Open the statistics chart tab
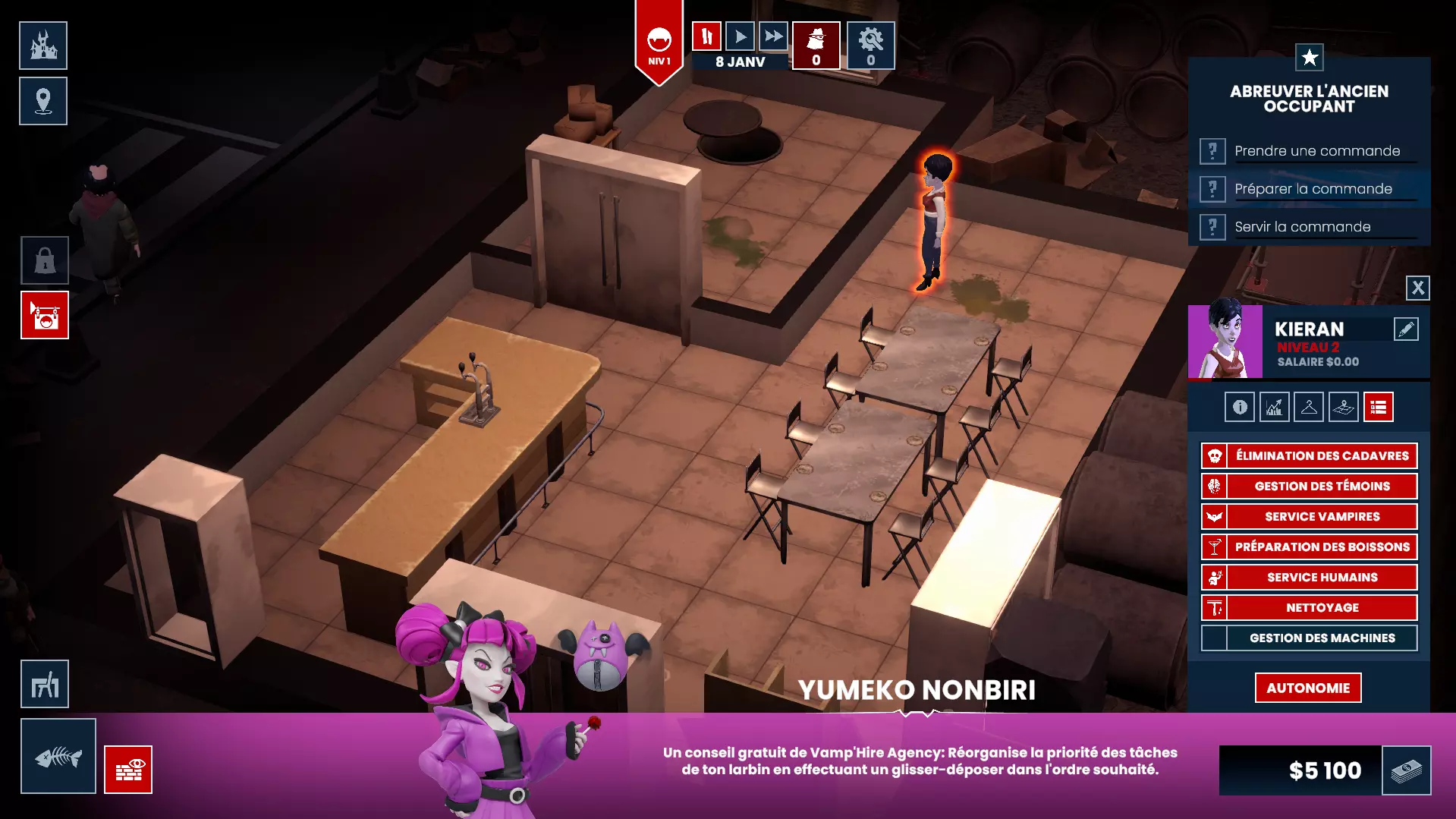The height and width of the screenshot is (819, 1456). [x=1274, y=408]
